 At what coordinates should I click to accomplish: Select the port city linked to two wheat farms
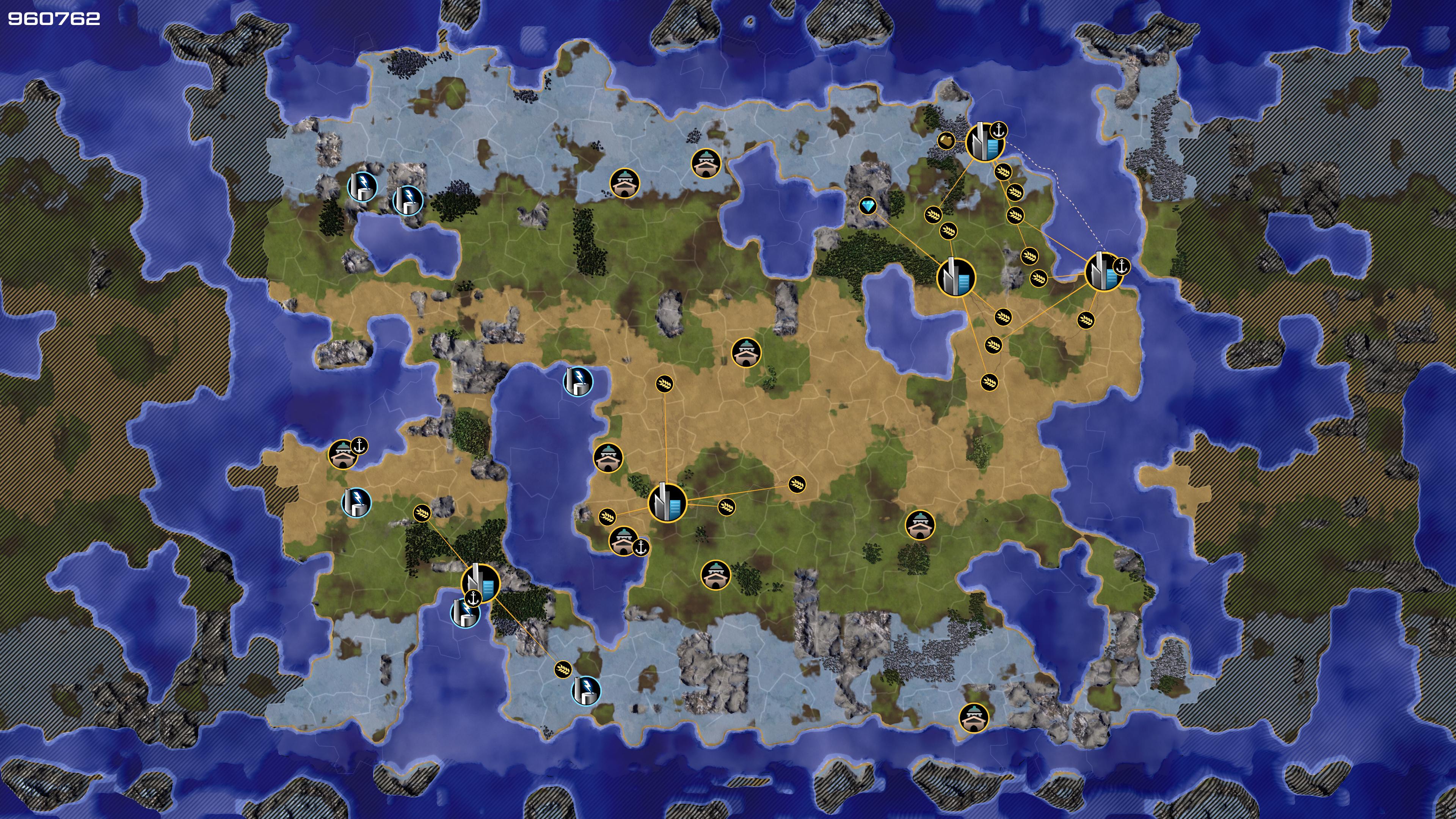coord(480,583)
